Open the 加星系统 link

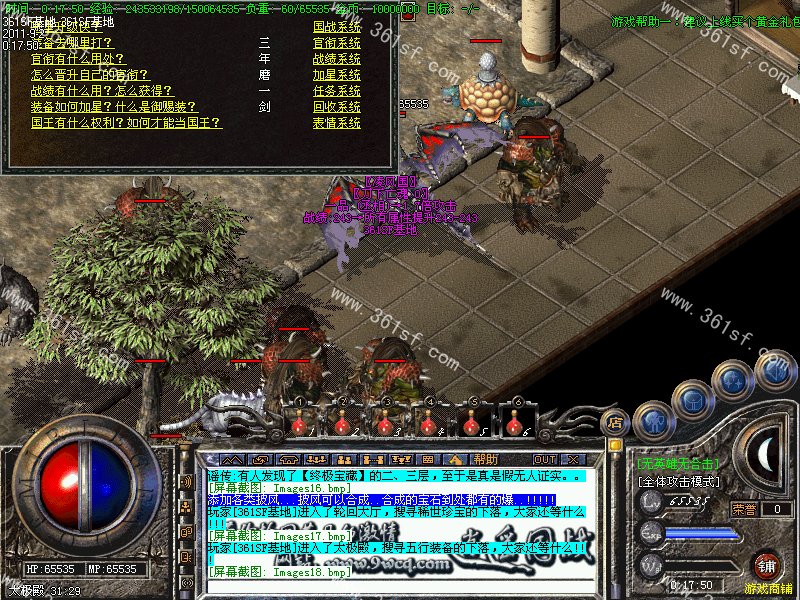(x=336, y=75)
